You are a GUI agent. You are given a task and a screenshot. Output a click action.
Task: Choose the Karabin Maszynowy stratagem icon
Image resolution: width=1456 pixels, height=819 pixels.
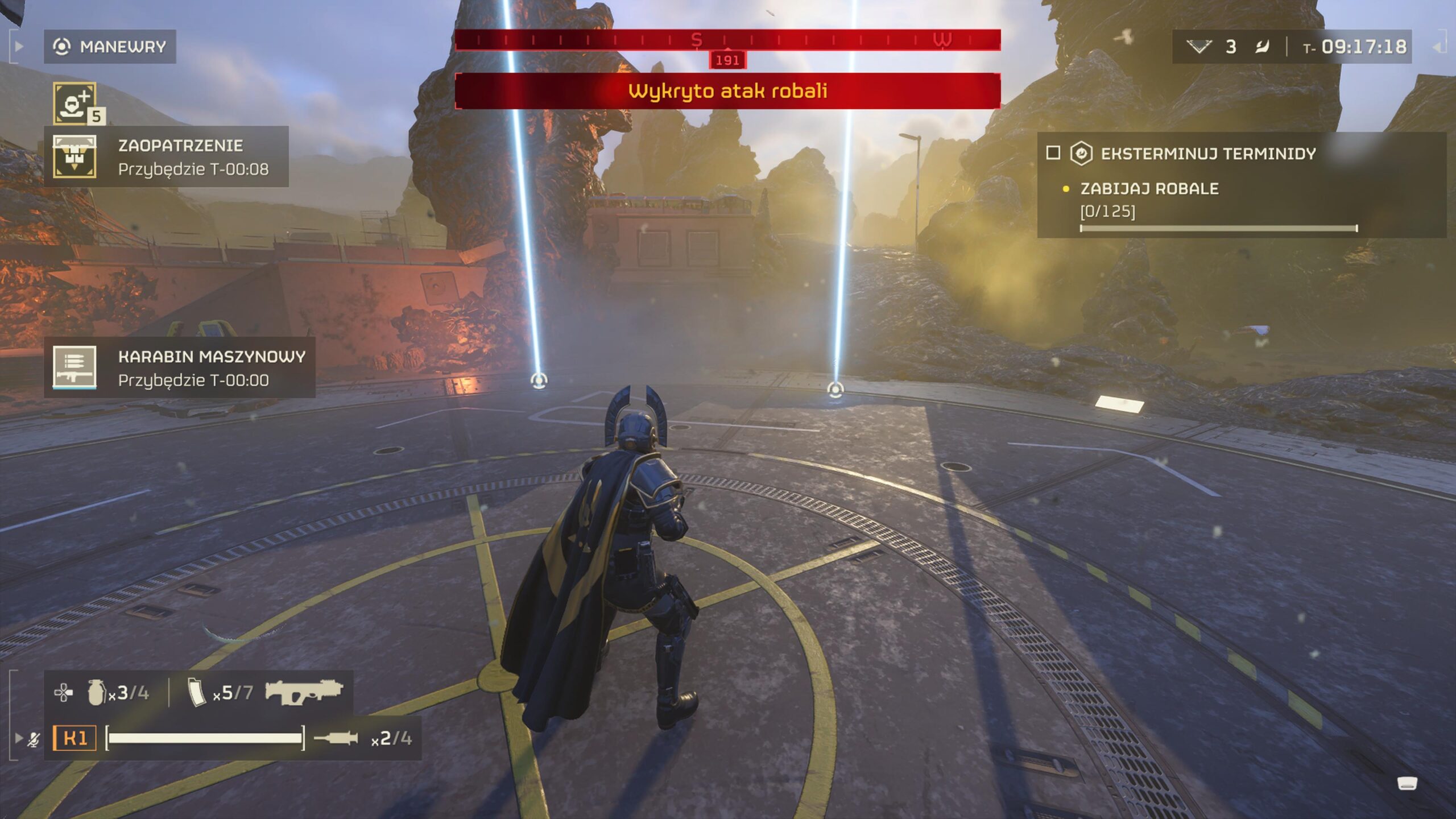coord(75,367)
